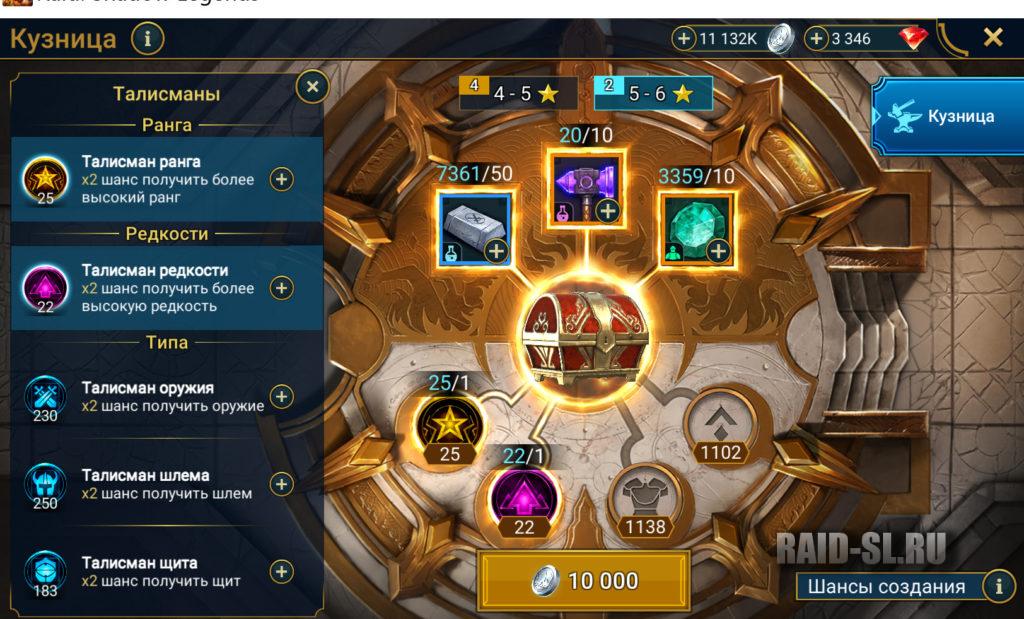Add Талисман редкости to the craft
1024x619 pixels.
coord(282,288)
